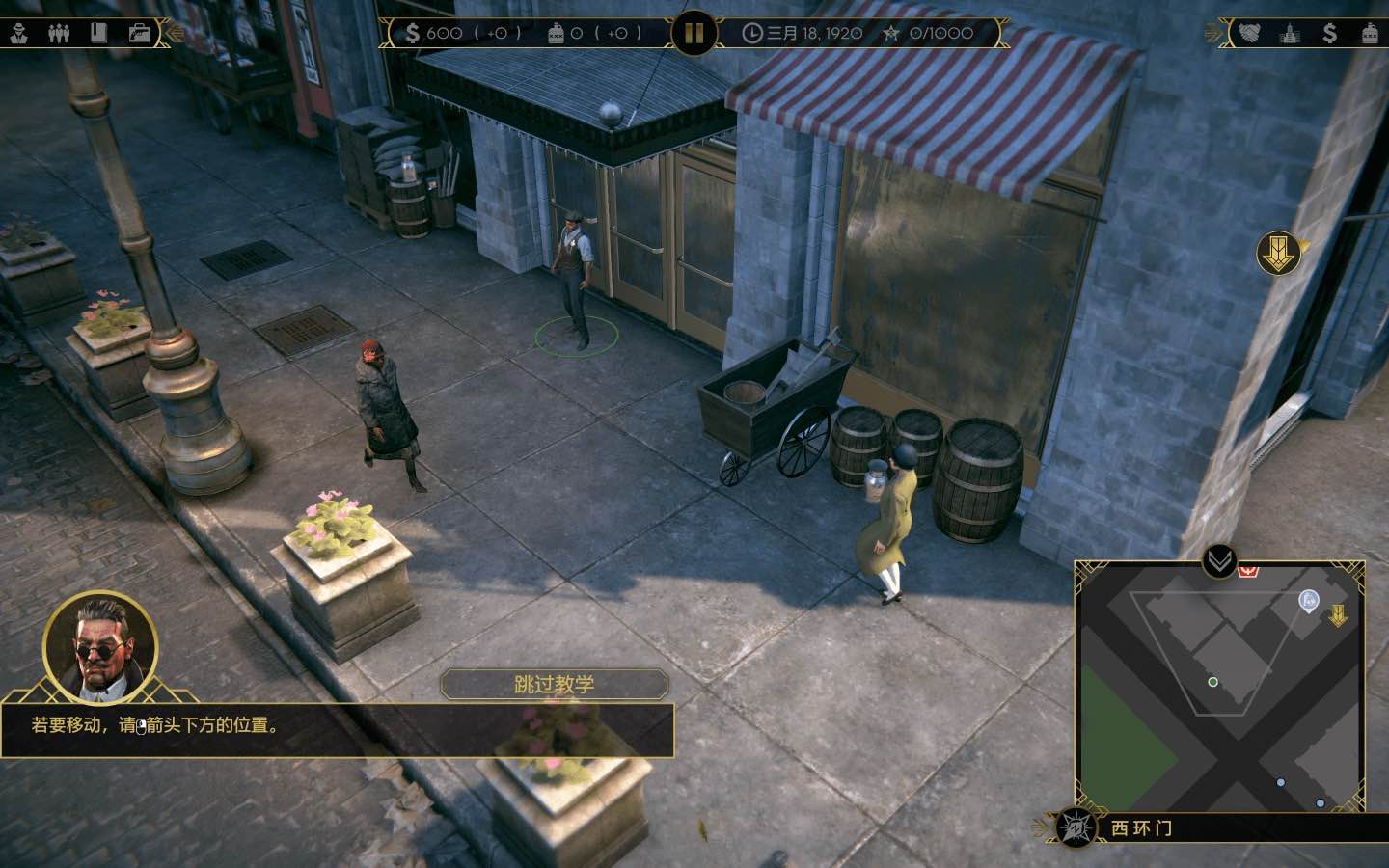Collapse the right resource bar chevron
1389x868 pixels.
[x=1212, y=32]
